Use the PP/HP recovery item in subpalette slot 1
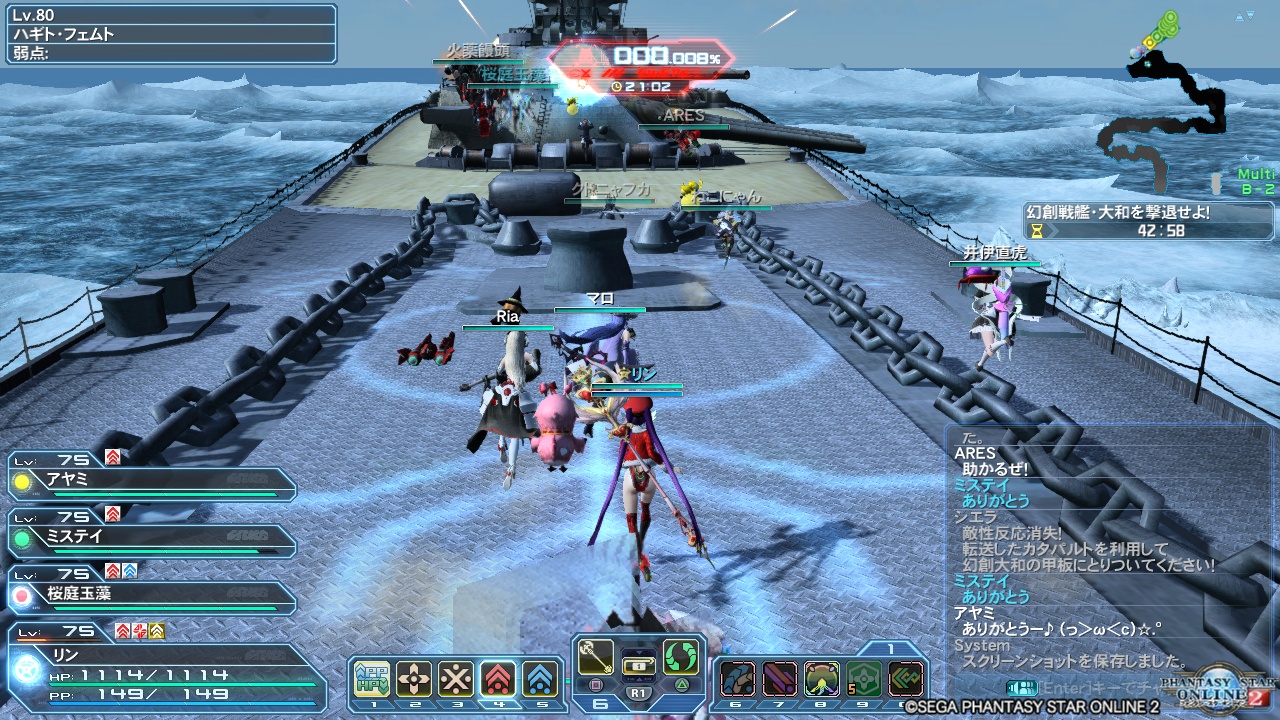 pos(372,678)
